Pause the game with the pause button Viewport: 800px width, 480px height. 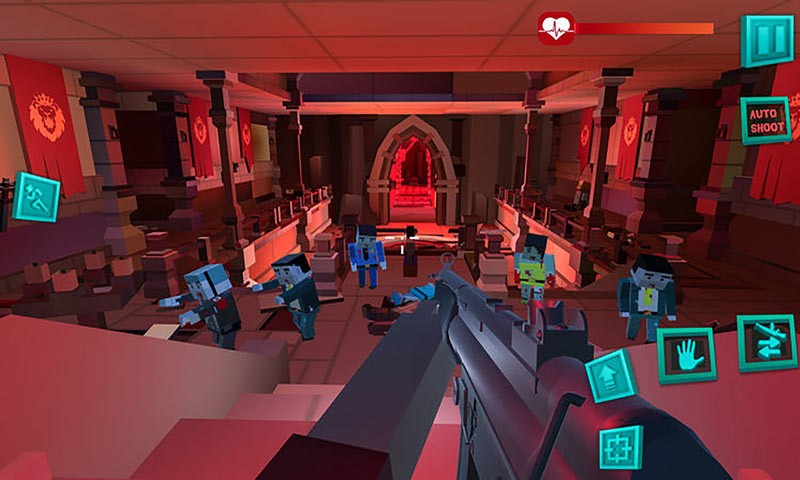coord(766,40)
